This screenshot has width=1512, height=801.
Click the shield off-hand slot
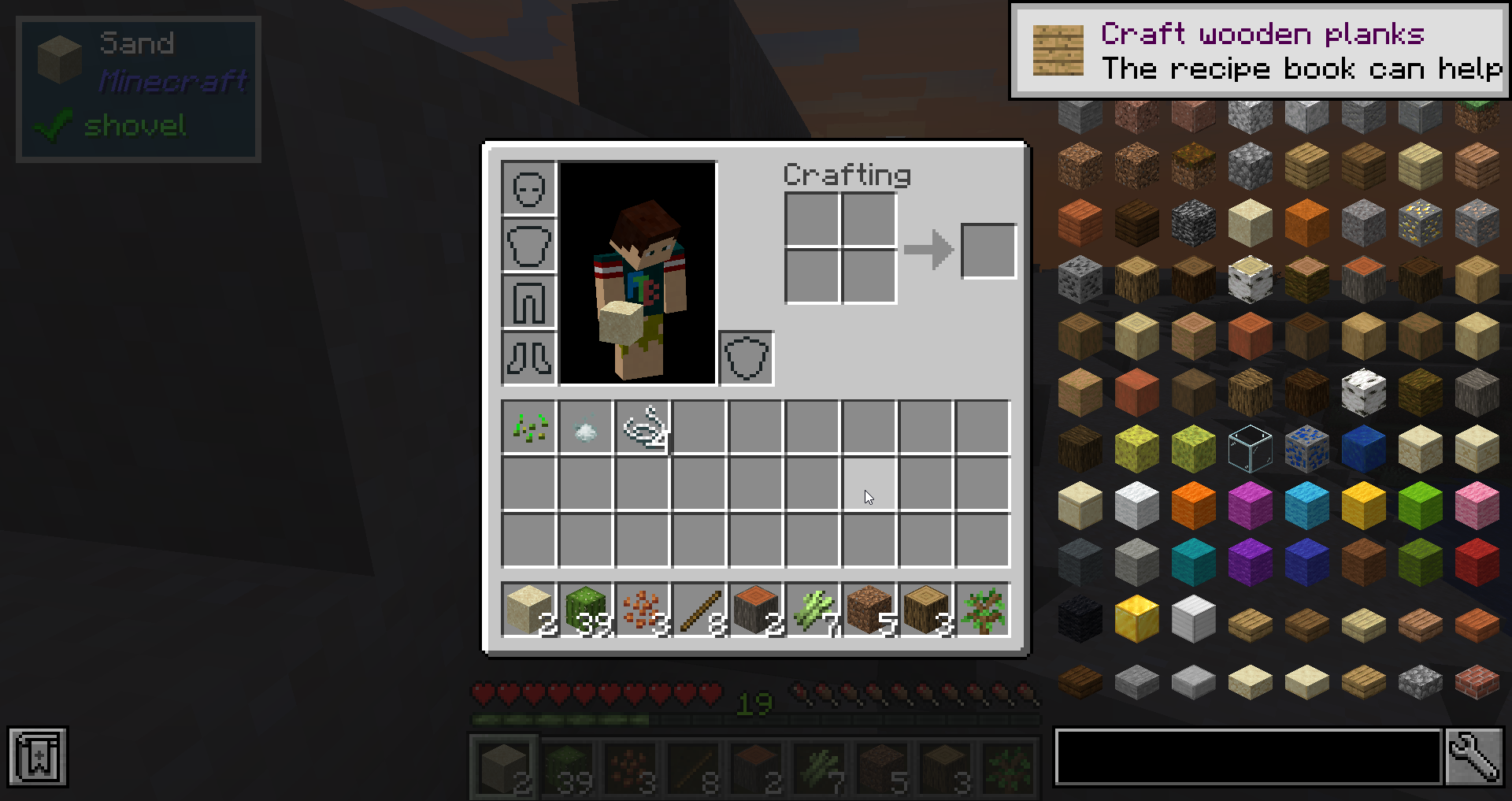click(746, 358)
